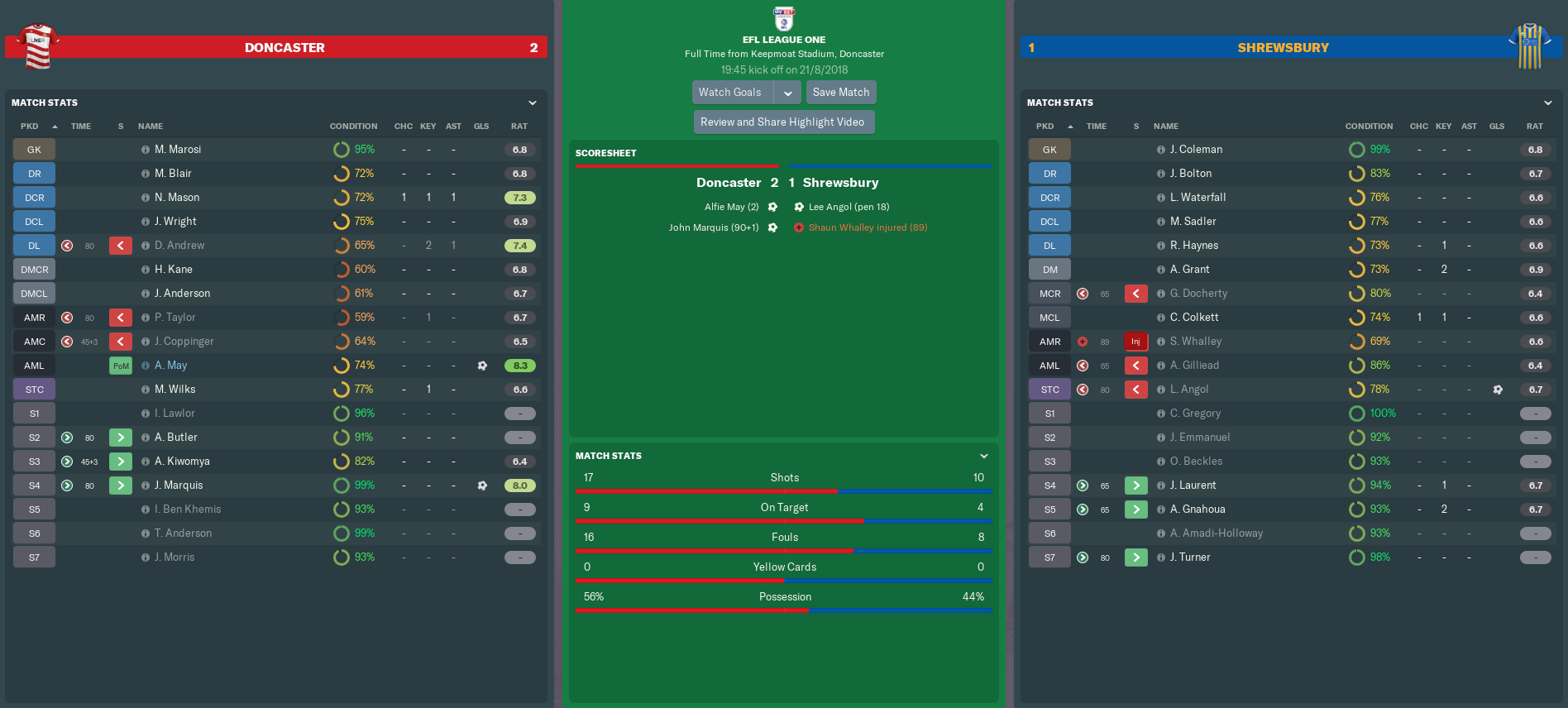Open the centre Match Stats panel dropdown
The width and height of the screenshot is (1568, 708).
tap(984, 457)
